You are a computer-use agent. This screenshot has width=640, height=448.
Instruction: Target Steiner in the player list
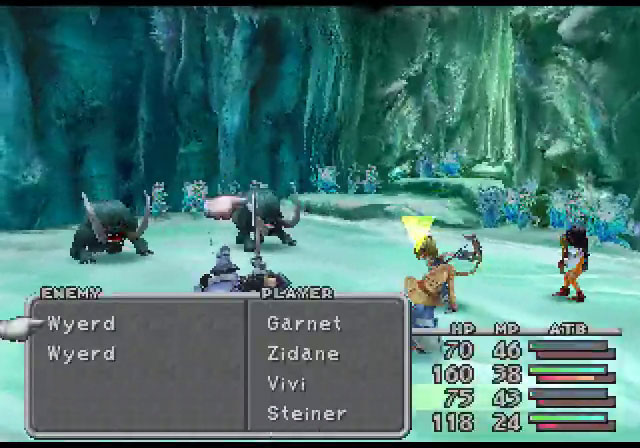(307, 413)
